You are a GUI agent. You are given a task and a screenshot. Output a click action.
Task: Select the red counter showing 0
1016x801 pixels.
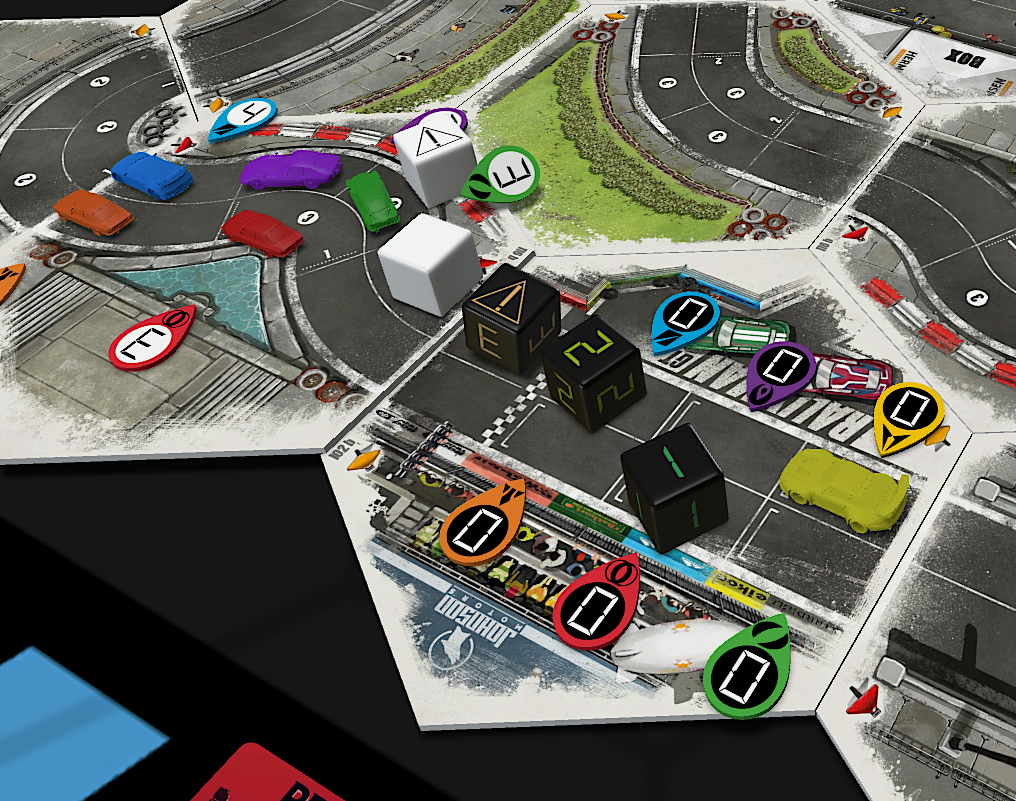point(597,601)
